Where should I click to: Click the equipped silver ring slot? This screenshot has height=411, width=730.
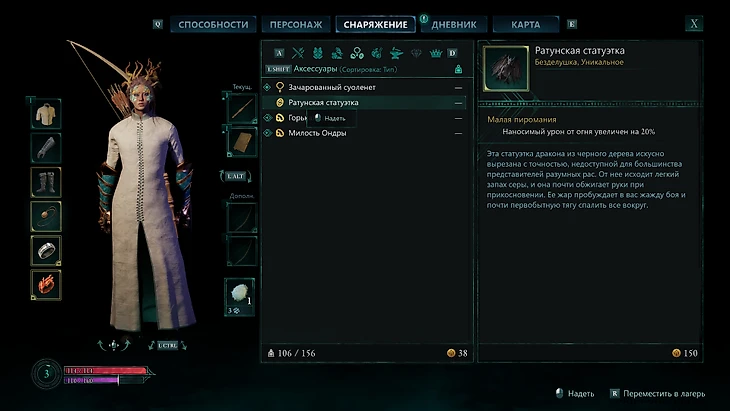(46, 250)
